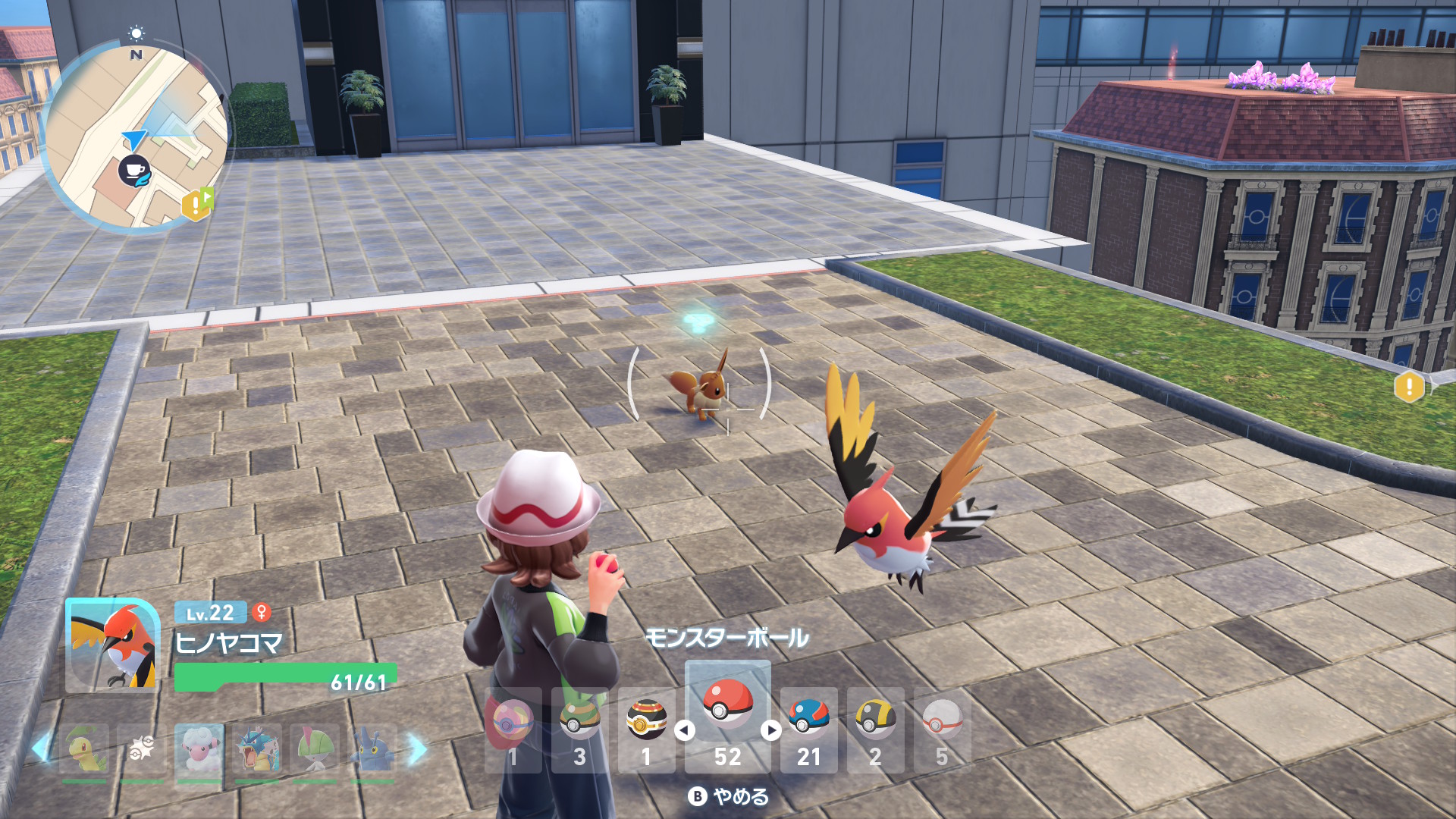Viewport: 1456px width, 819px height.
Task: Open the circular minimap
Action: (136, 136)
